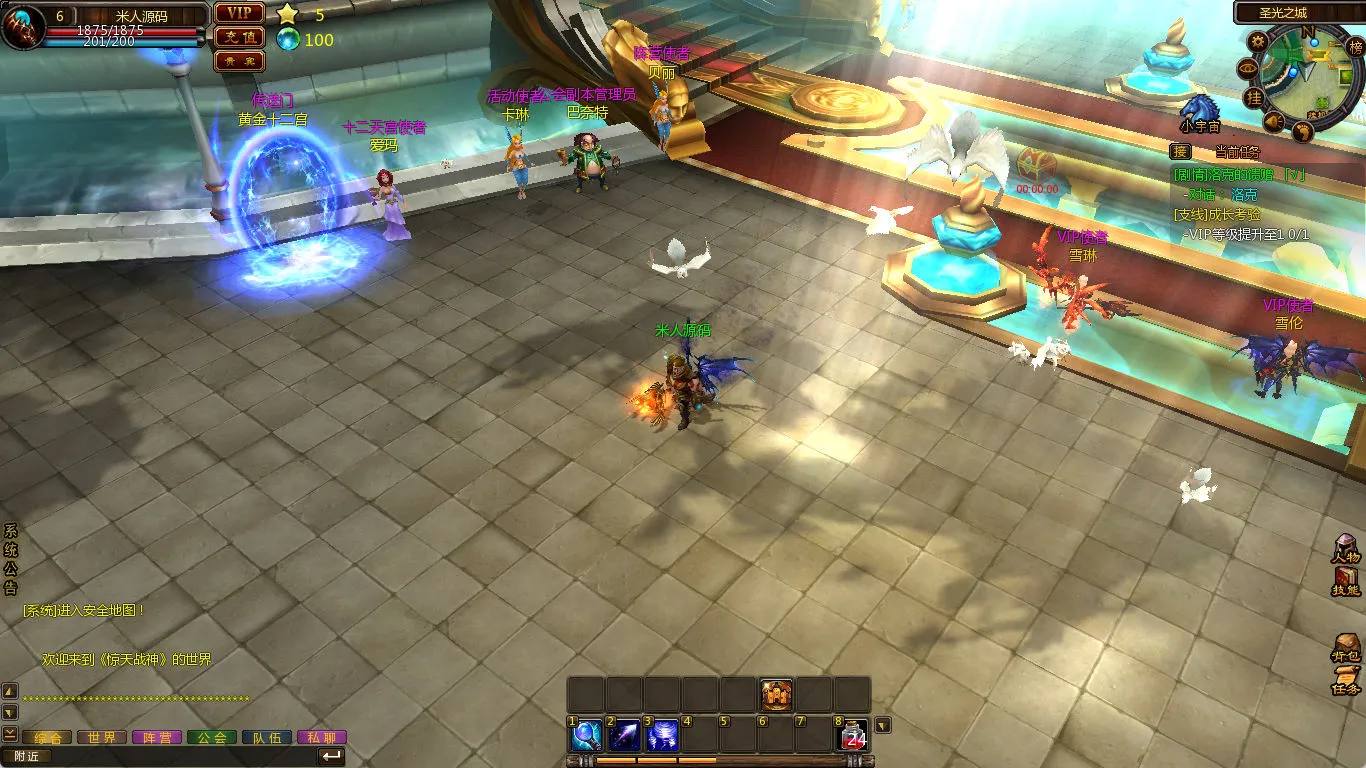Image resolution: width=1366 pixels, height=768 pixels.
Task: Open the gear settings icon by minimap
Action: coord(1258,41)
